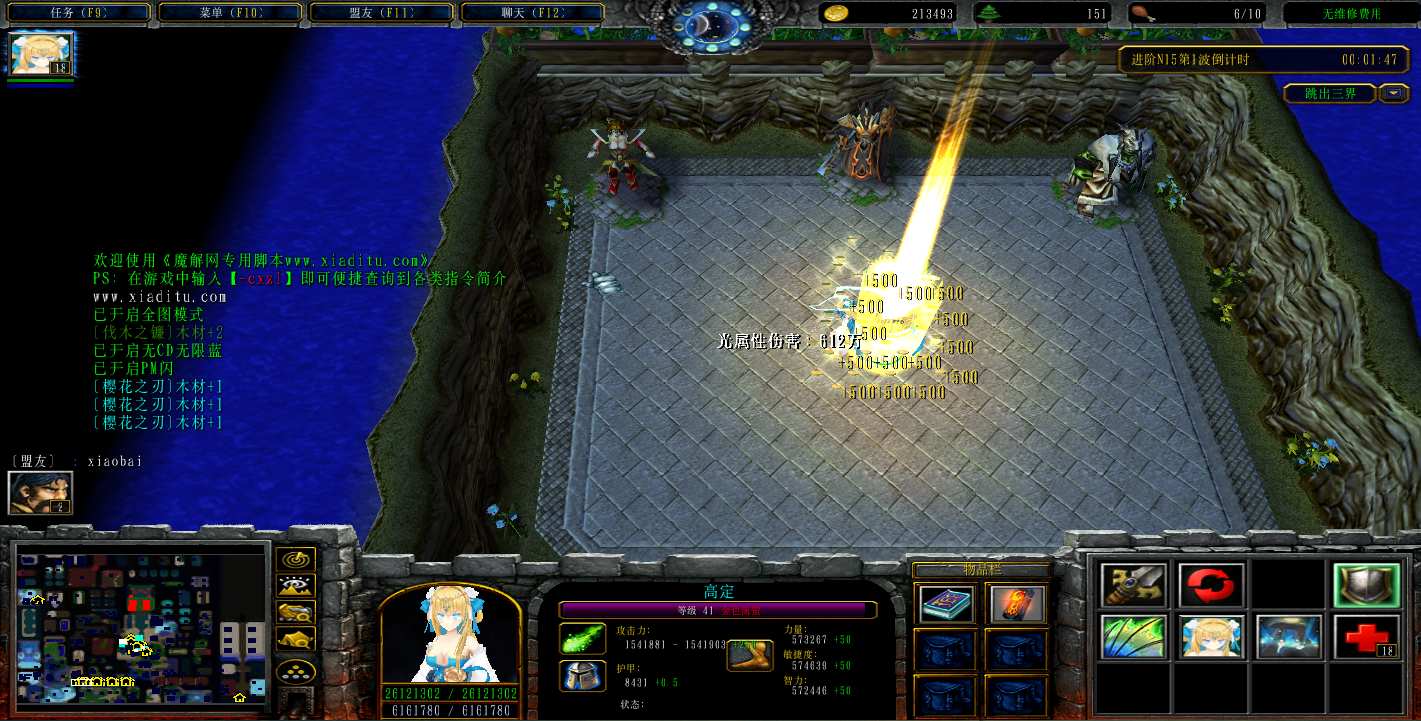Cast the green blades ability
Viewport: 1421px width, 721px height.
(x=1134, y=637)
